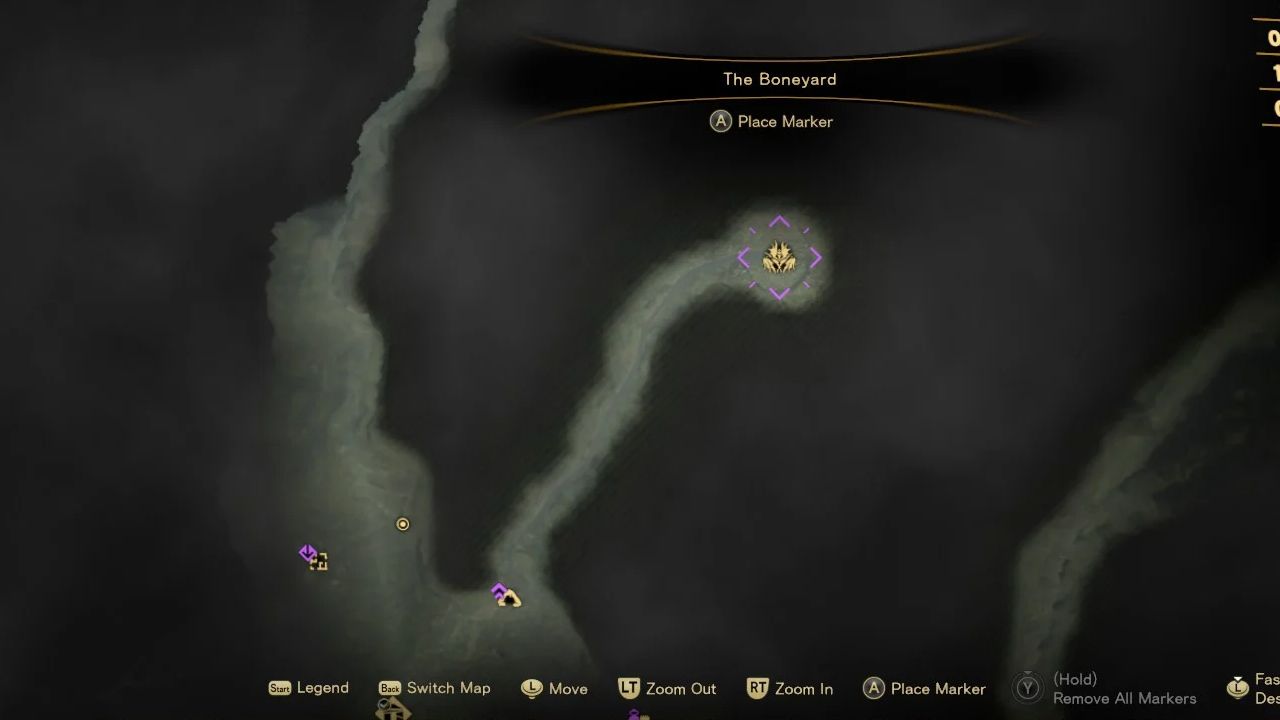
Task: Expand the right chevron of the selection frame
Action: (x=816, y=258)
